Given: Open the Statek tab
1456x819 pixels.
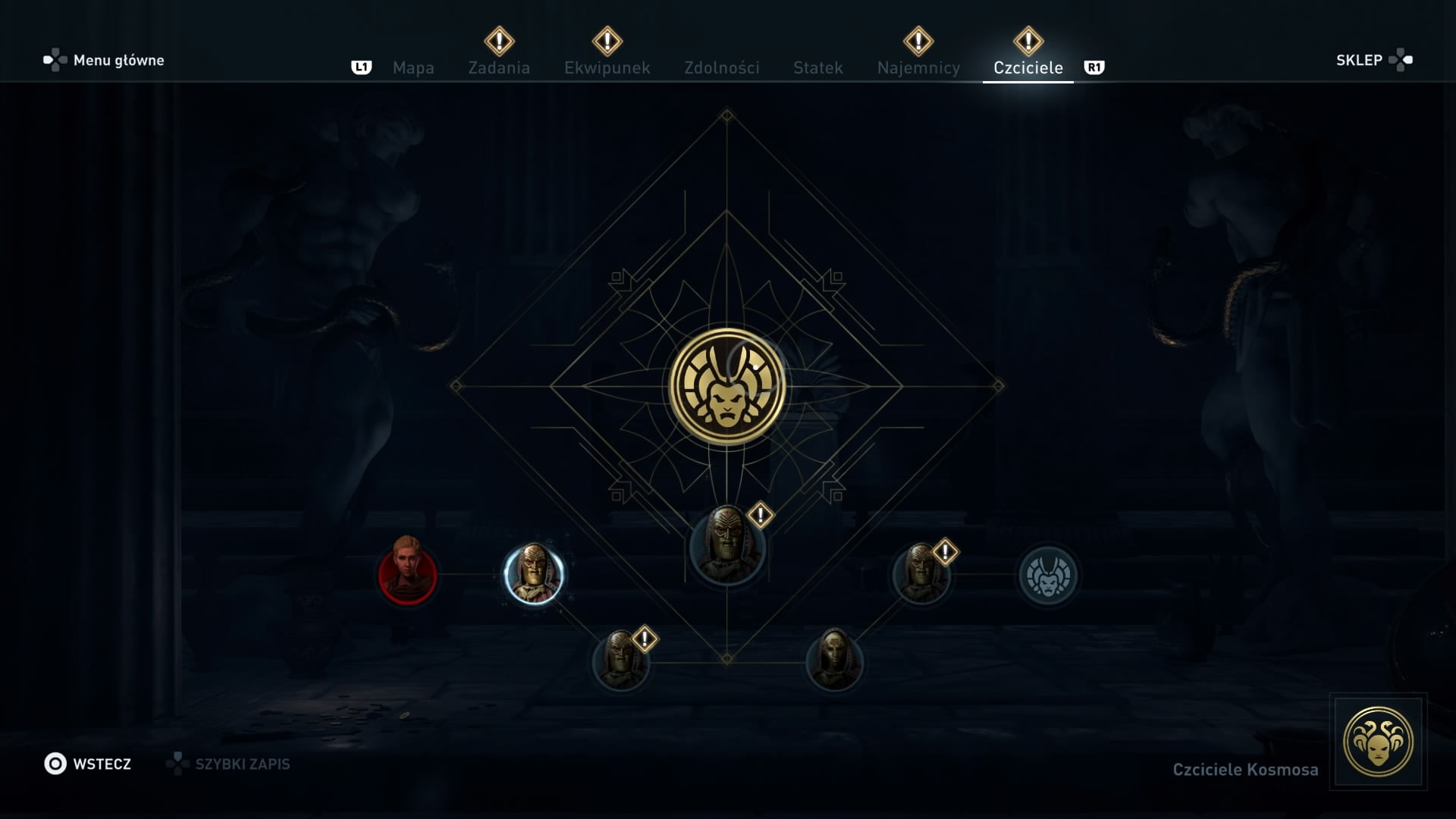Looking at the screenshot, I should pyautogui.click(x=817, y=67).
